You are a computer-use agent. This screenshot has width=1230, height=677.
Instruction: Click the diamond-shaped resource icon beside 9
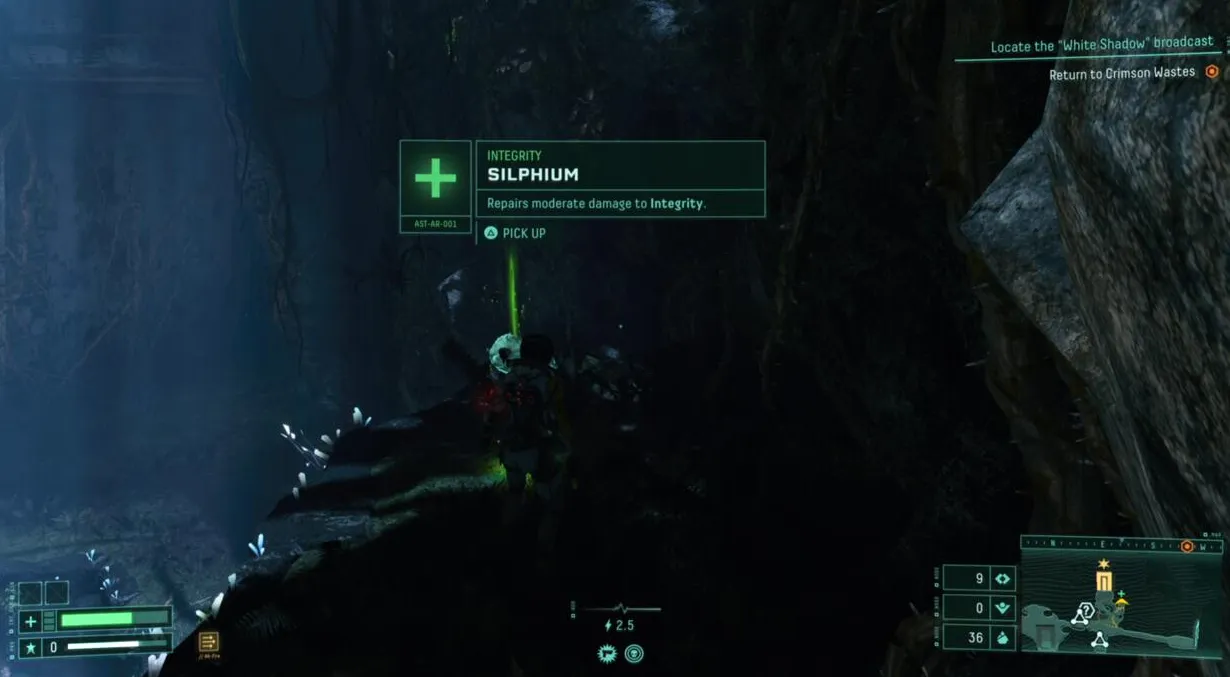[x=1004, y=578]
